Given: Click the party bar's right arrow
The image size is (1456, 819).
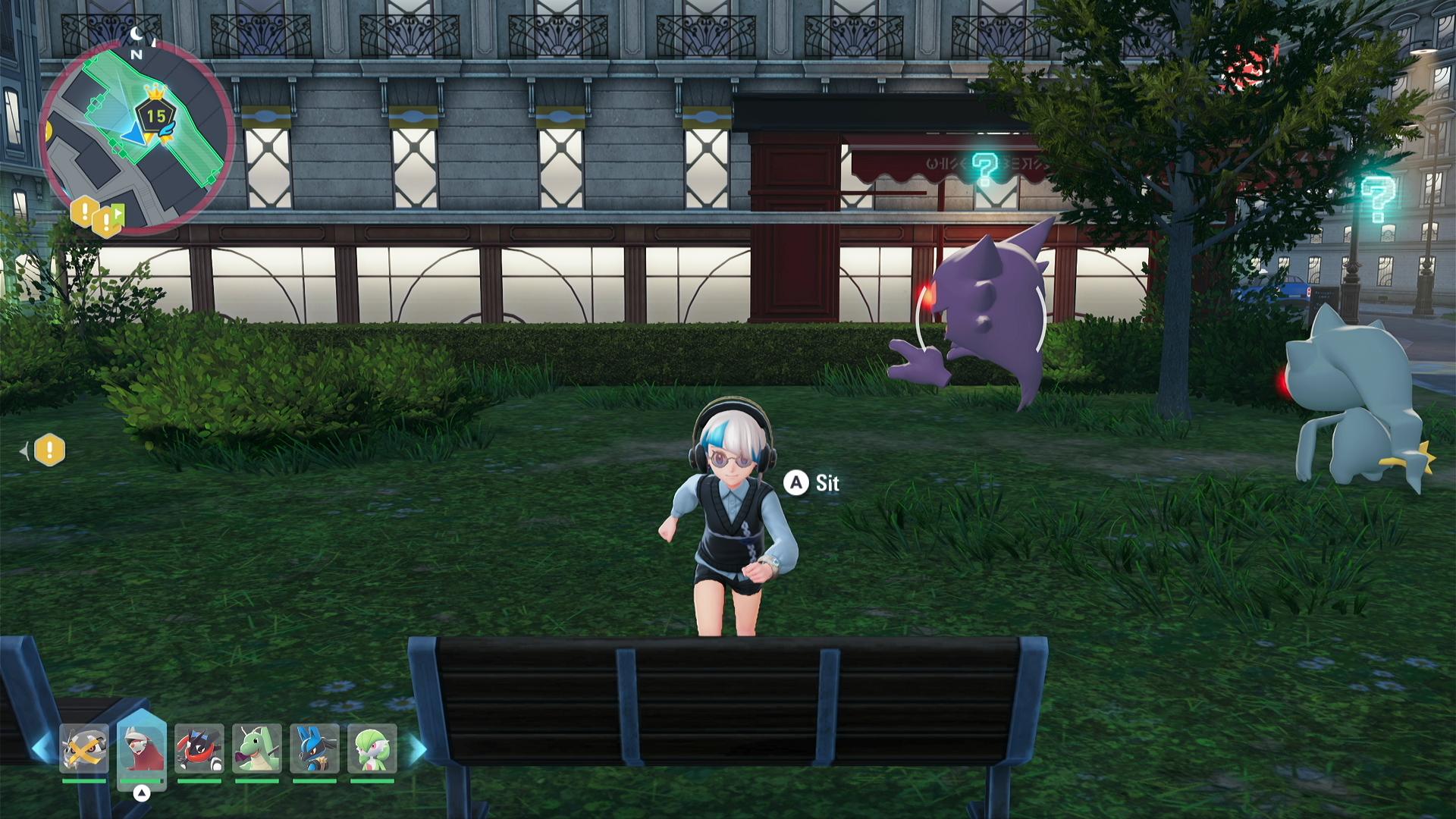Looking at the screenshot, I should pos(418,748).
